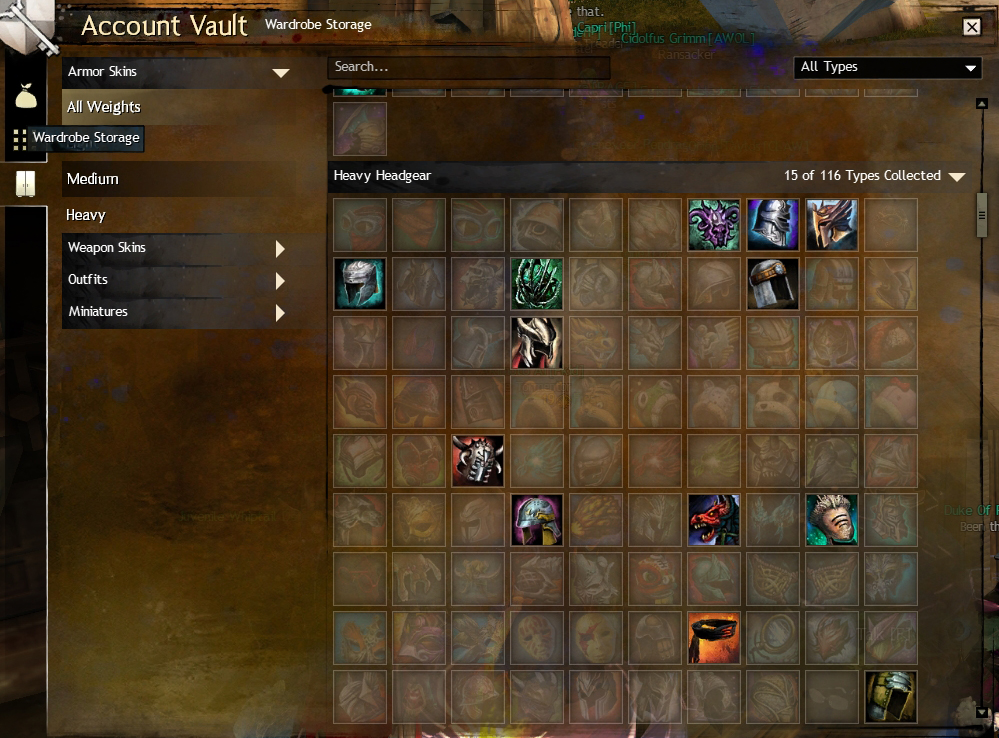Screen dimensions: 999x738
Task: Open the Miniatures category
Action: coord(280,312)
